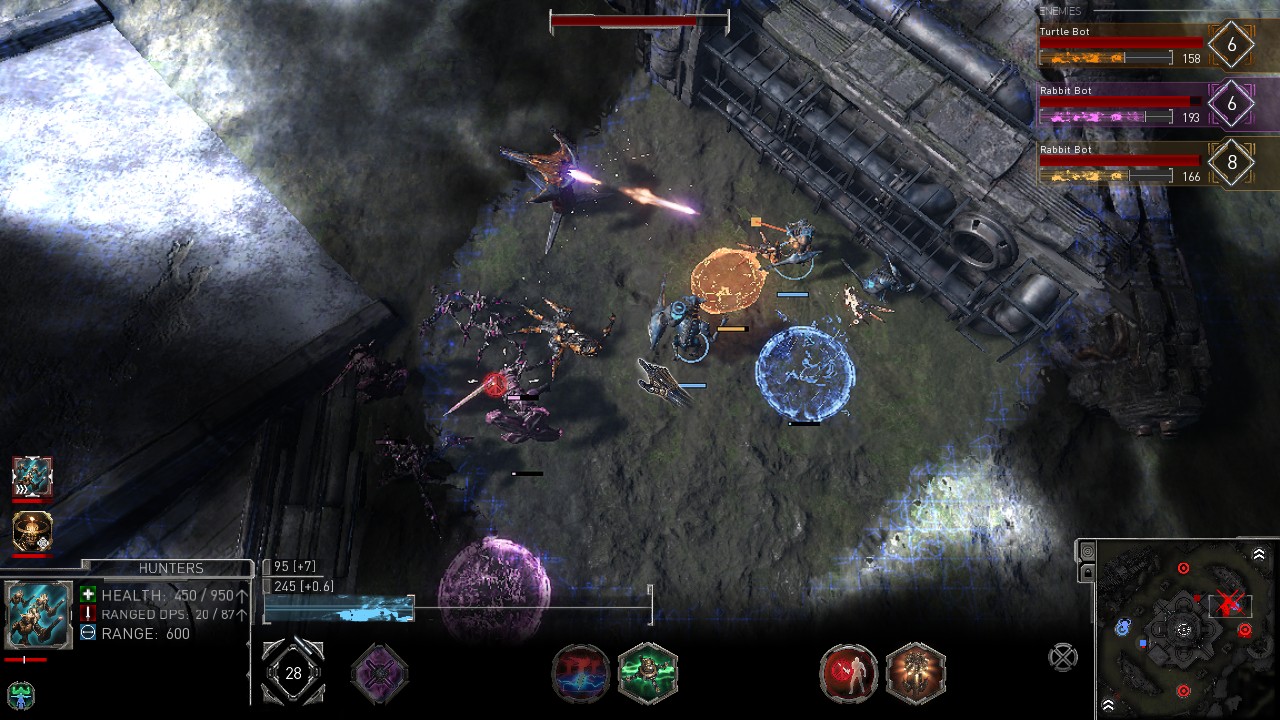This screenshot has height=720, width=1280.
Task: Activate the red-and-blue lightning round ability
Action: coord(581,673)
